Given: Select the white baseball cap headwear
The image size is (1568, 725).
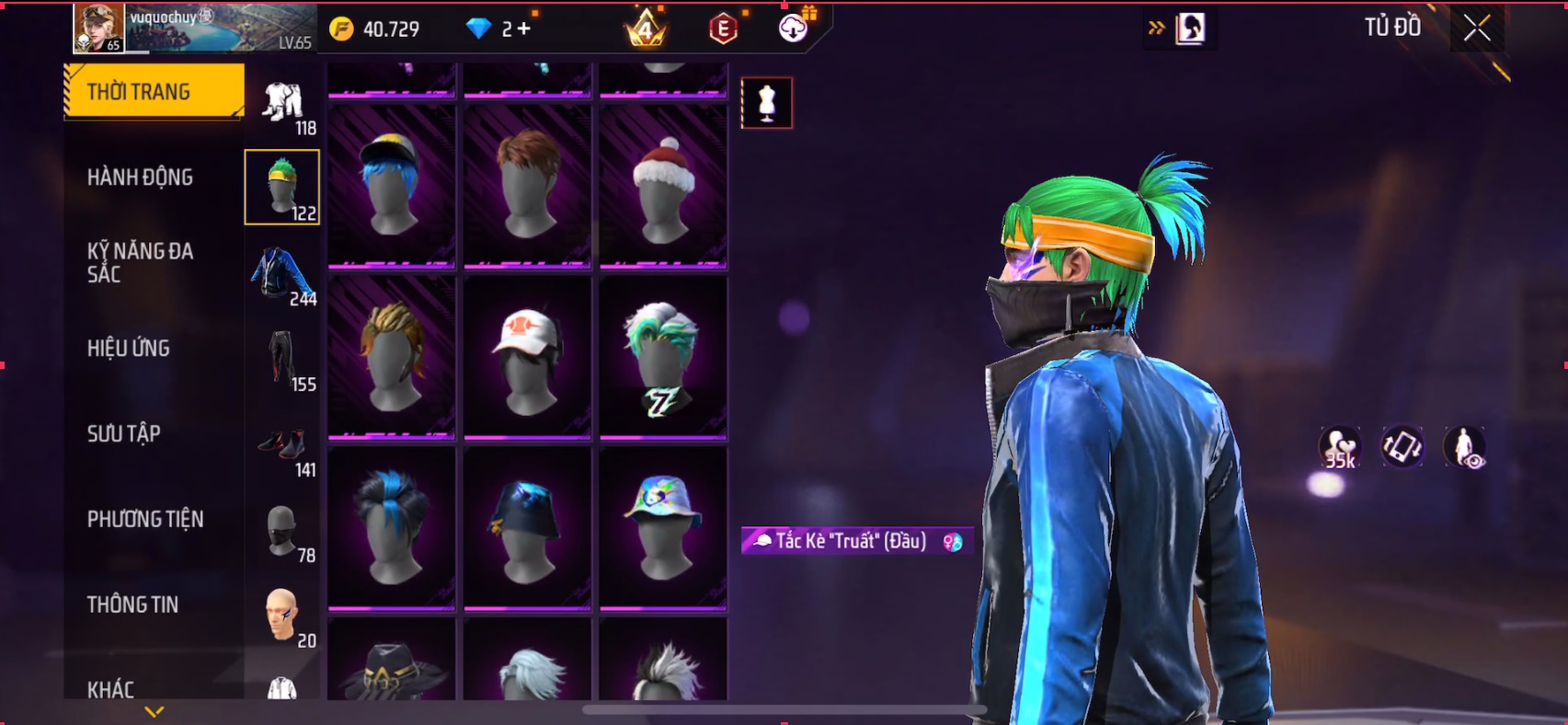Looking at the screenshot, I should pos(527,358).
